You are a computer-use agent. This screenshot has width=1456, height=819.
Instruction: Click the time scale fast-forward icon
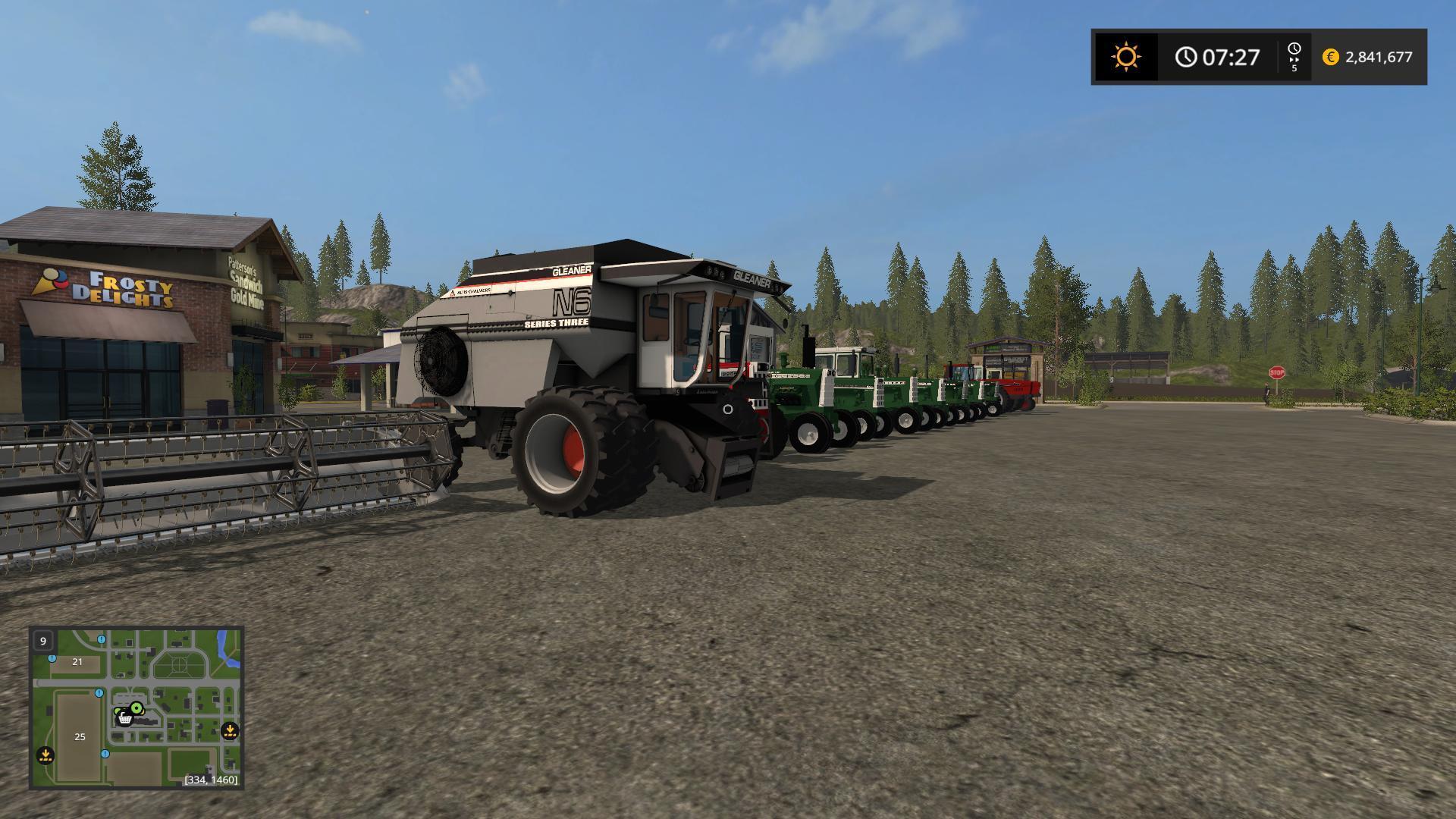(1294, 52)
